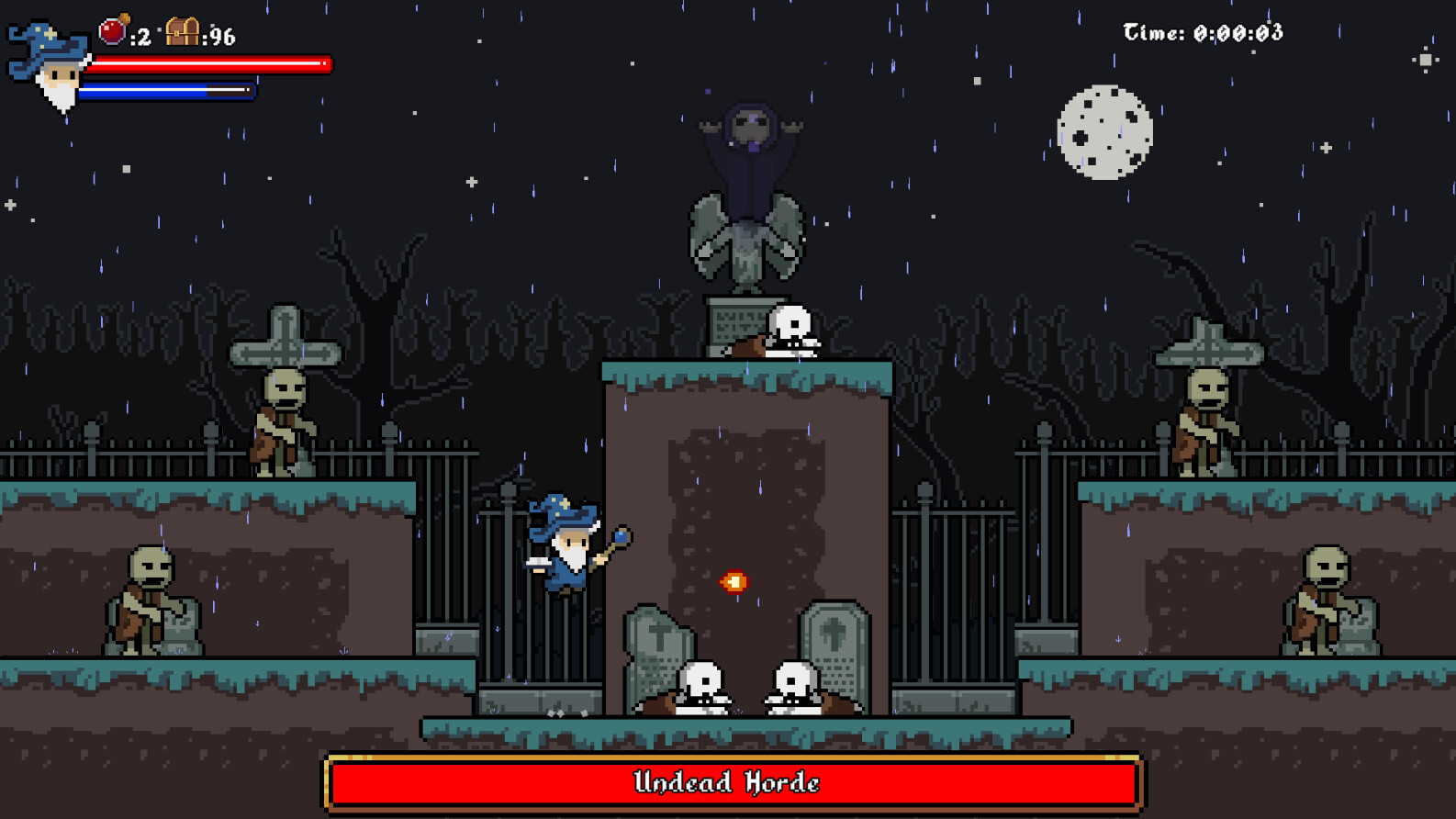Click the chest count label showing 96
Screen dimensions: 1456x819
click(x=220, y=37)
